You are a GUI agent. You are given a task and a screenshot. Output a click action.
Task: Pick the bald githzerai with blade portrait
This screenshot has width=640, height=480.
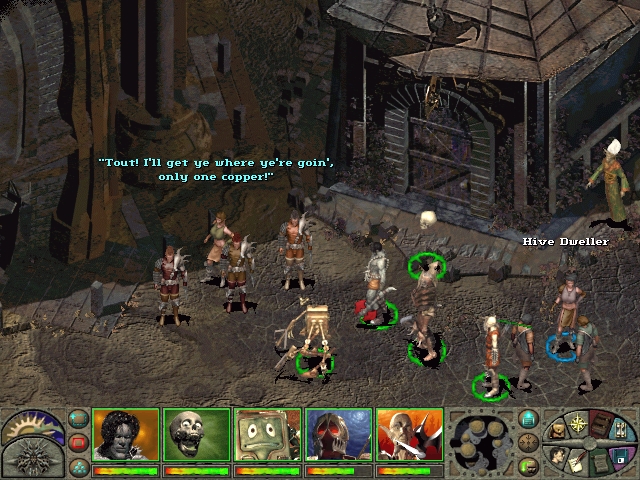(x=409, y=435)
